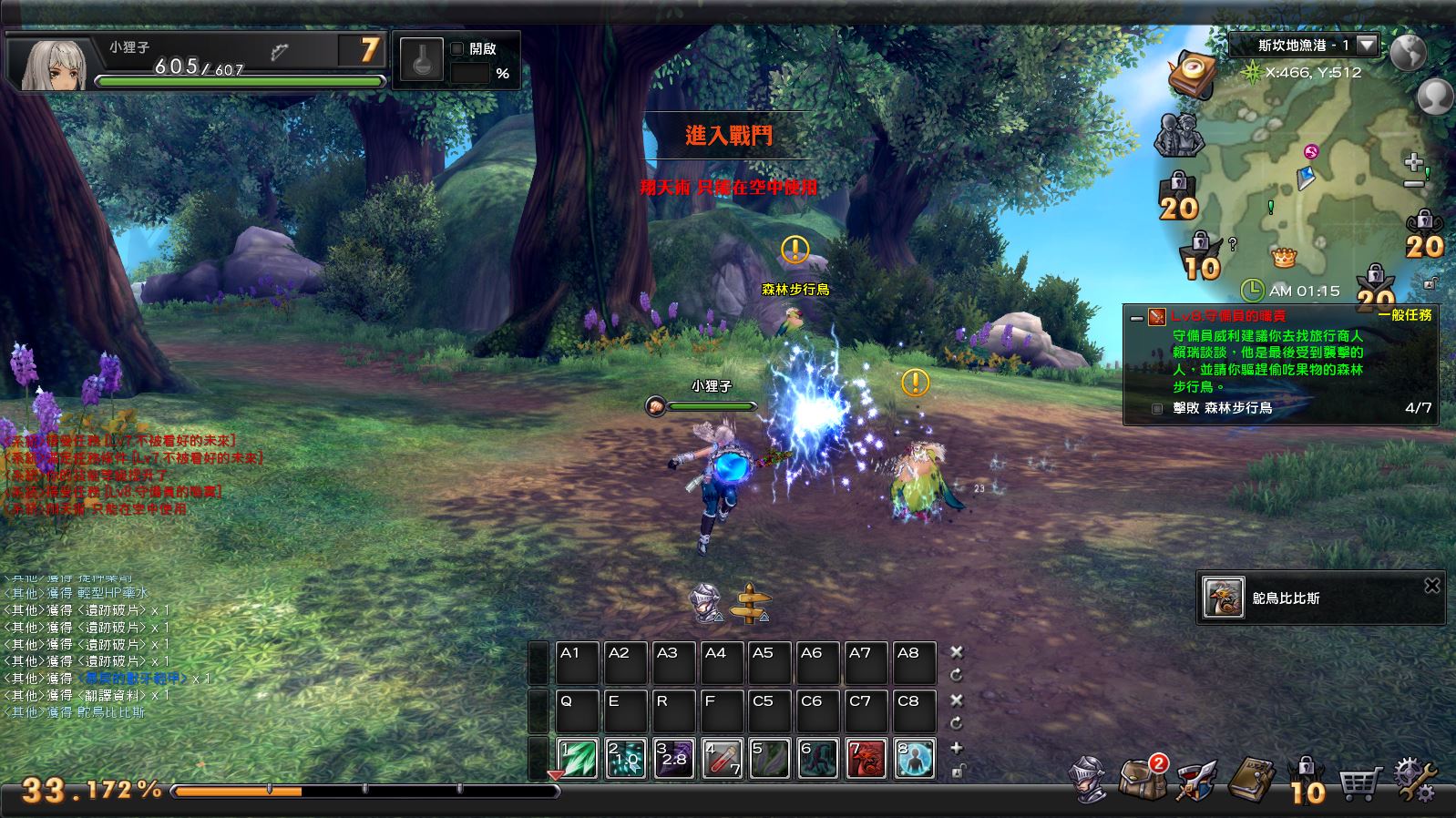Close the 鴕鳥比比斯 notification popup
The height and width of the screenshot is (818, 1456).
click(x=1431, y=586)
